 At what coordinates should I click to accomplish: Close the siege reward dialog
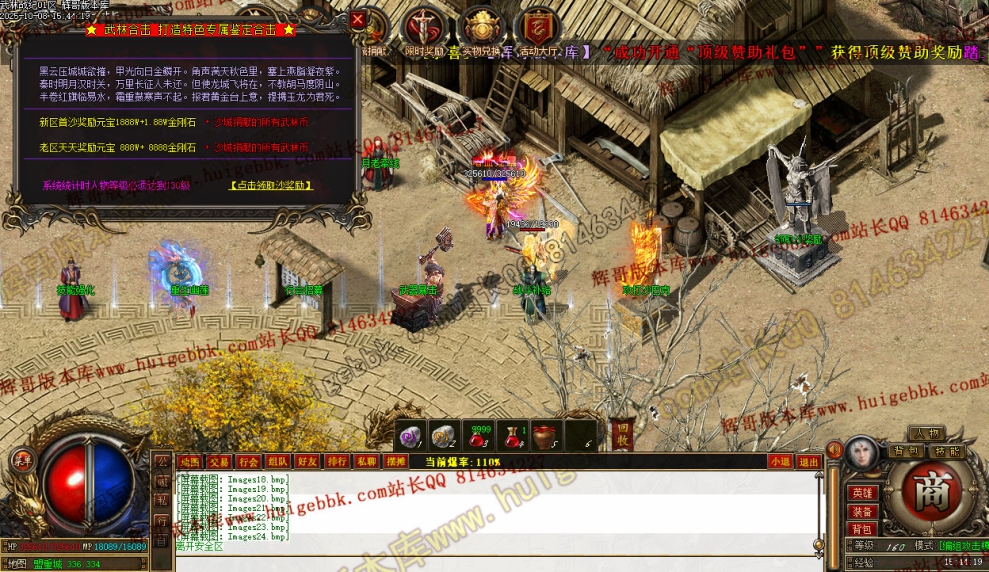point(358,19)
